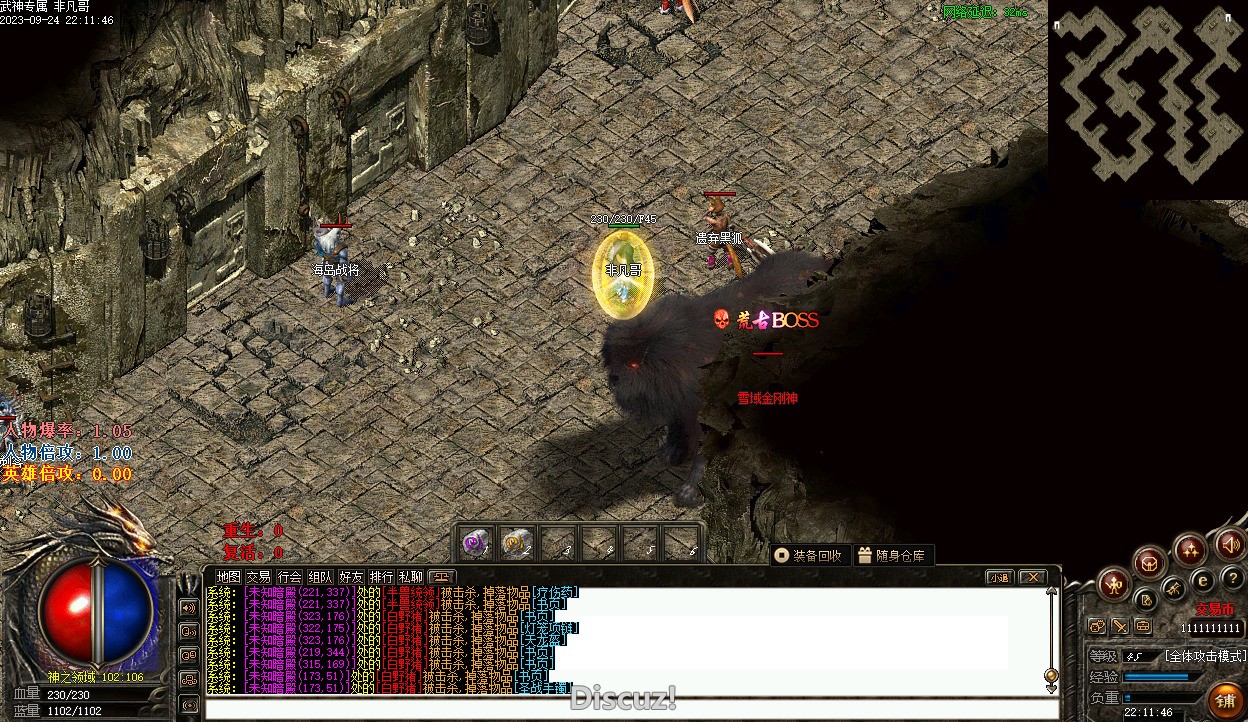This screenshot has width=1248, height=722.
Task: Open the 铺 shop round button
Action: [x=1225, y=698]
